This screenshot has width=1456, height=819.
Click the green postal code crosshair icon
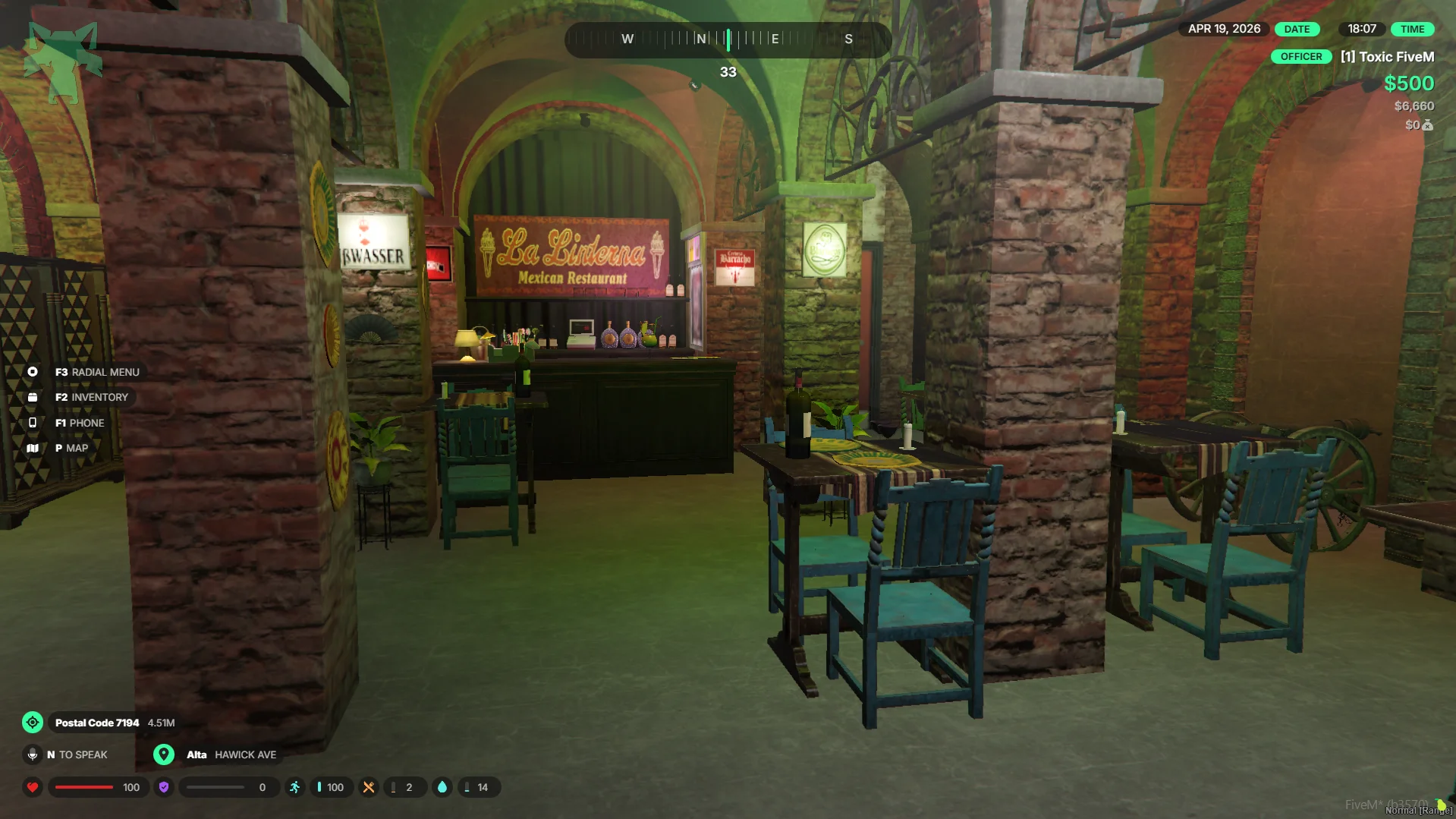pyautogui.click(x=33, y=723)
